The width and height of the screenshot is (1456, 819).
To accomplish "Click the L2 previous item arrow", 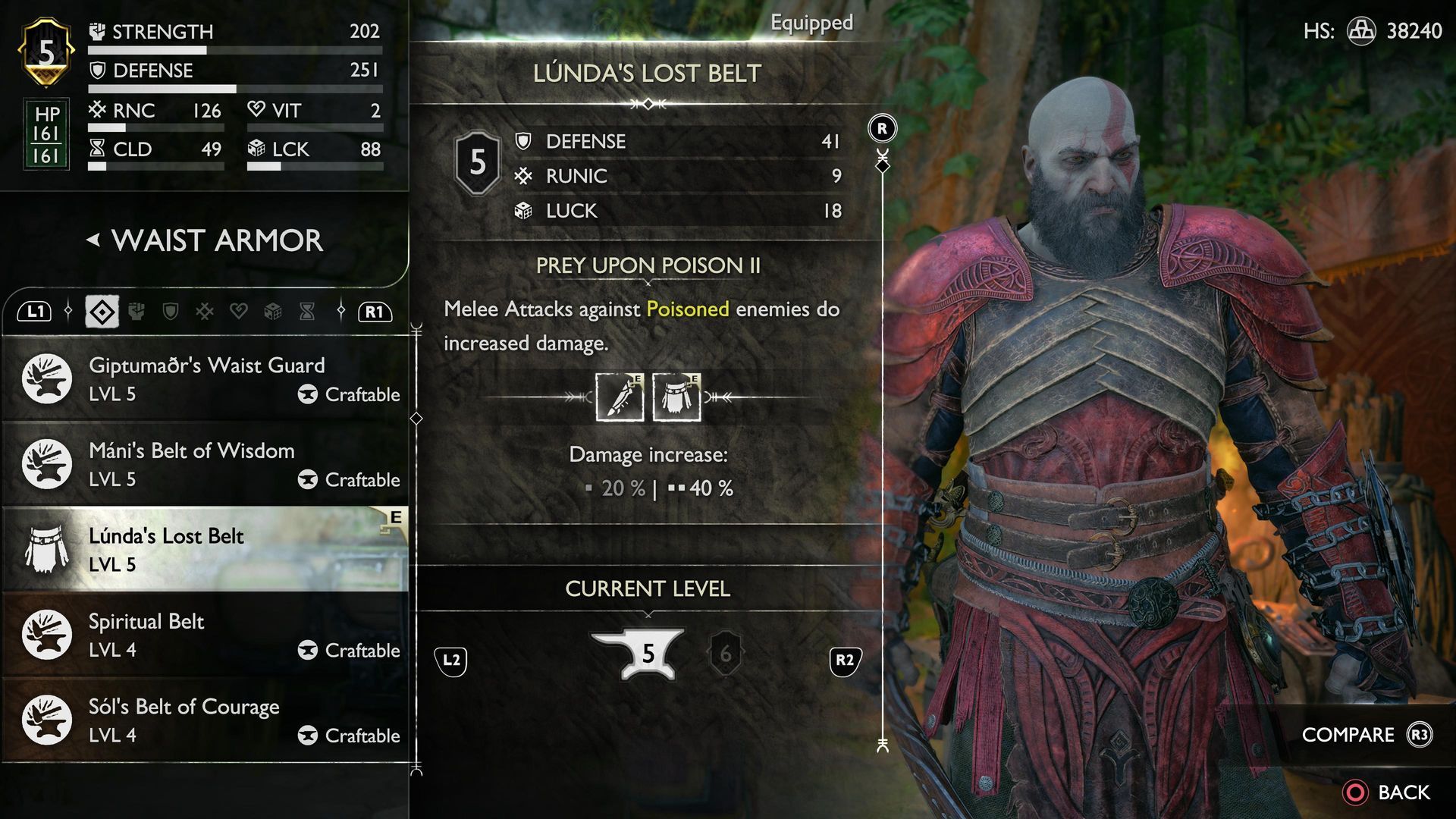I will click(x=451, y=660).
